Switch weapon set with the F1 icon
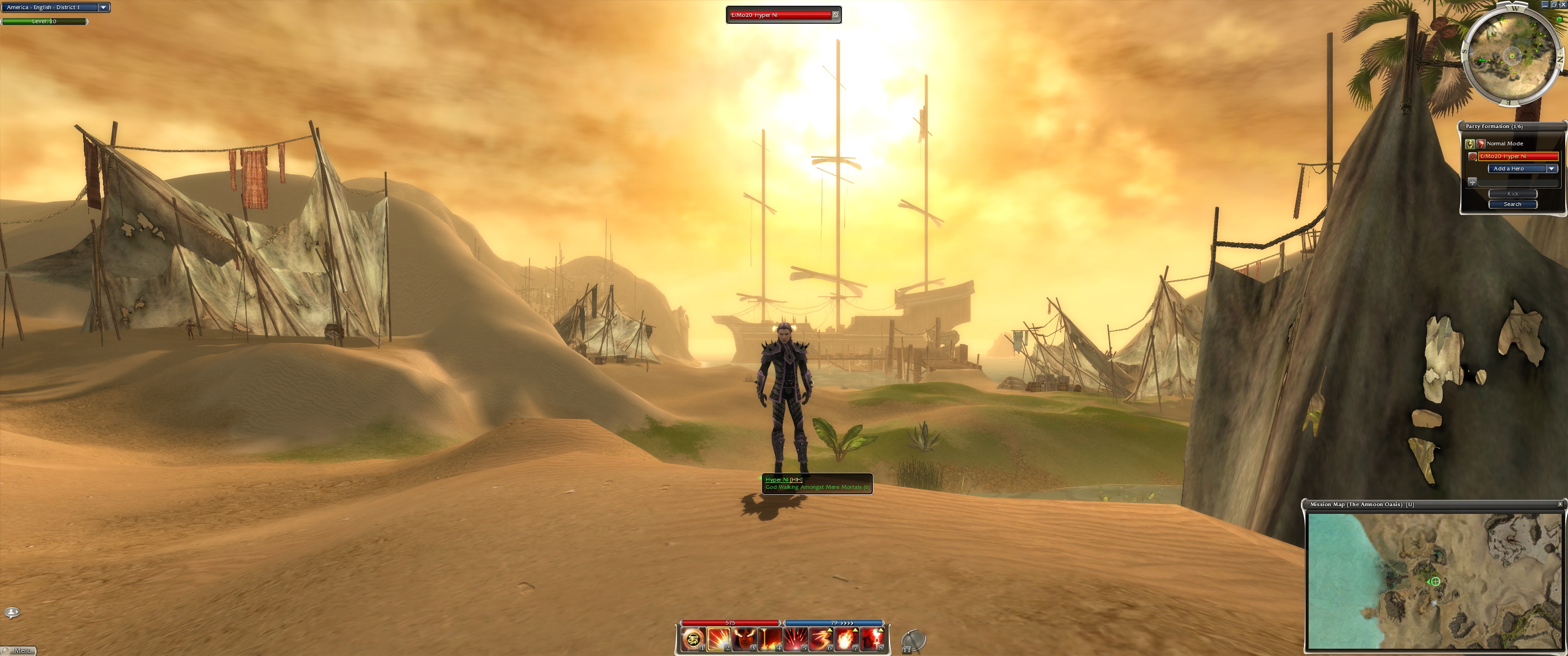This screenshot has height=656, width=1568. tap(913, 641)
